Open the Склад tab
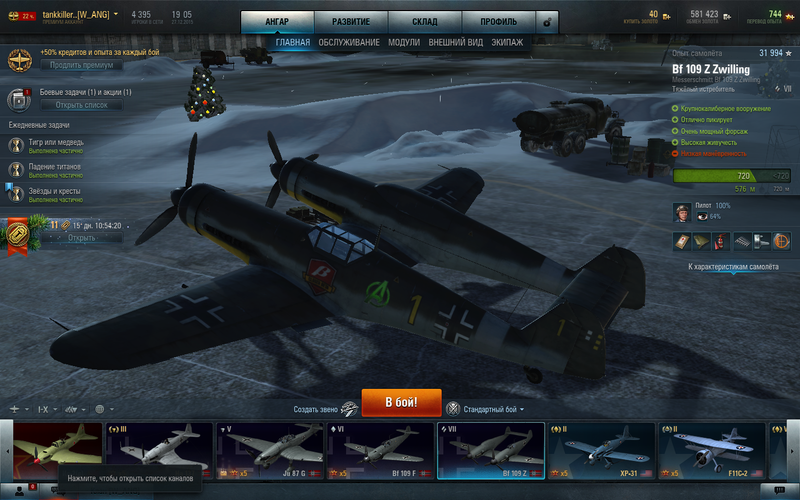Screen dimensions: 800x500 coord(423,21)
